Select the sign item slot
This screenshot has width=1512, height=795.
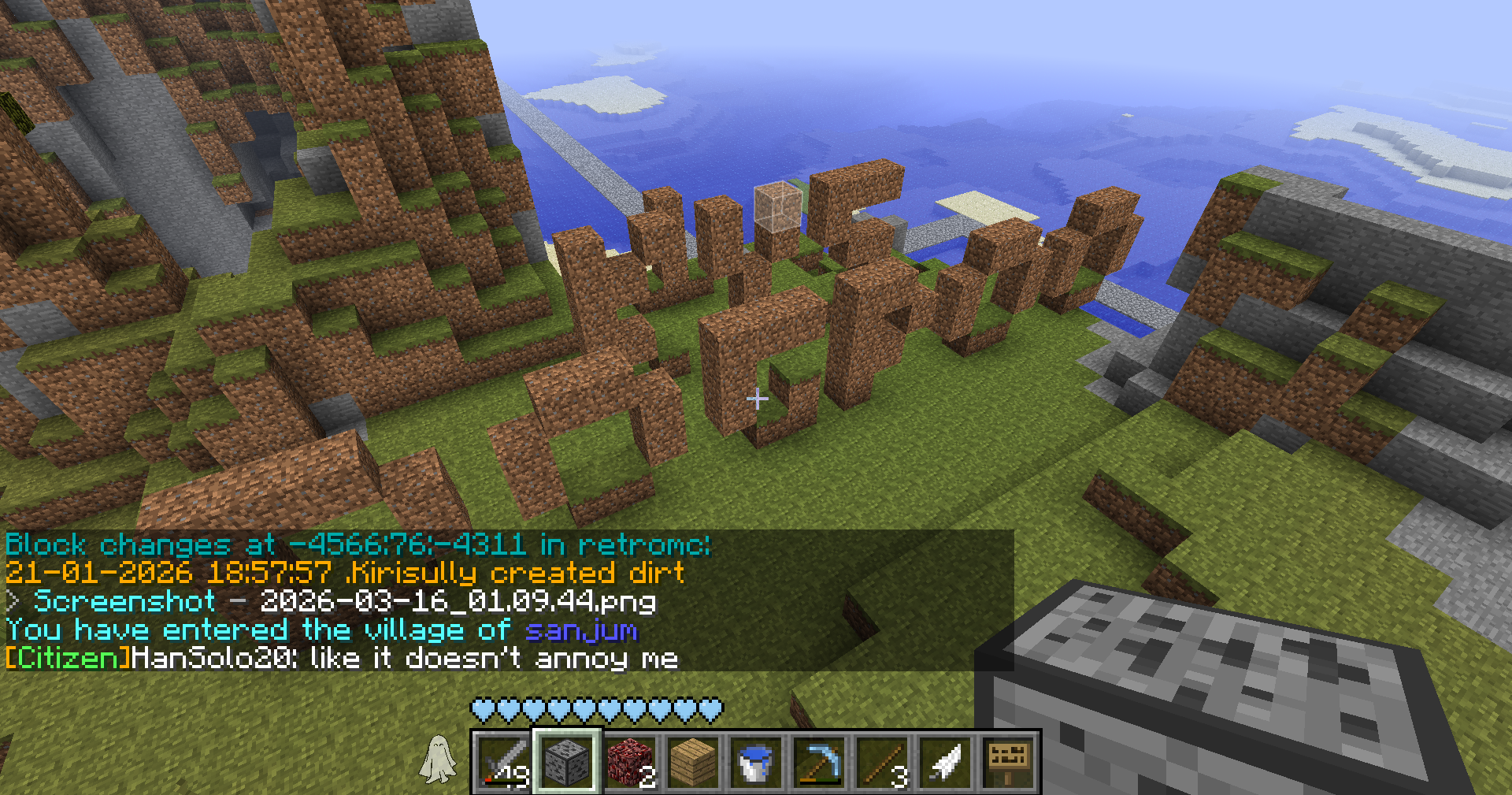click(x=1008, y=762)
